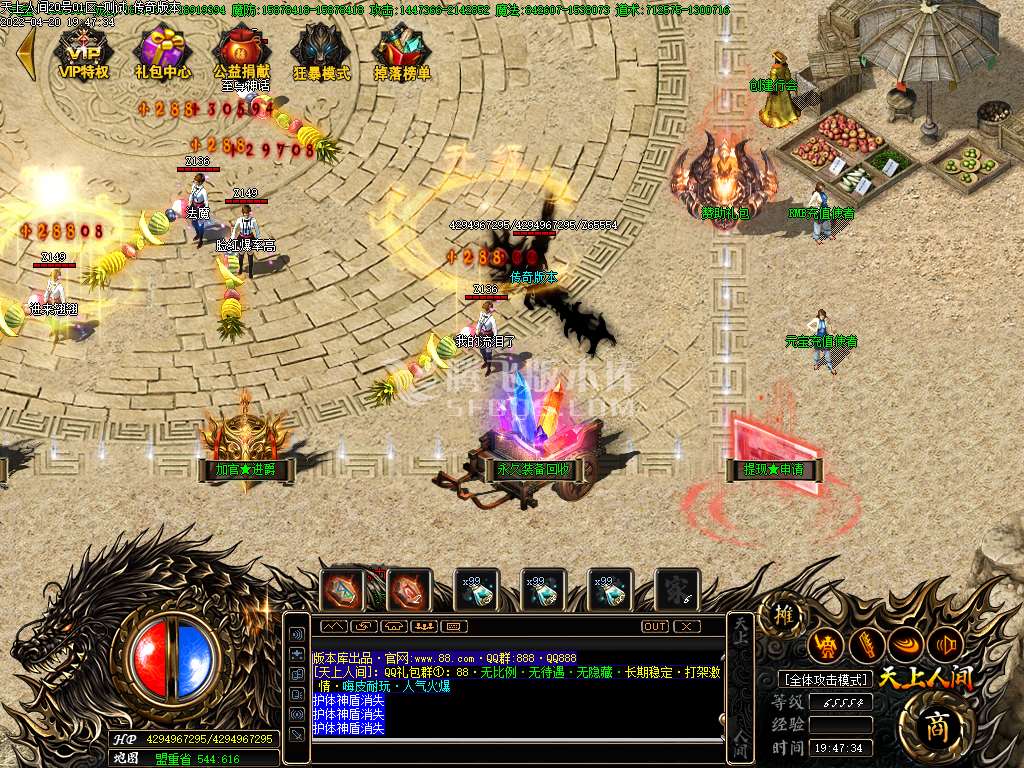The width and height of the screenshot is (1024, 768).
Task: Show the 掉落榜单 drop list
Action: click(402, 51)
